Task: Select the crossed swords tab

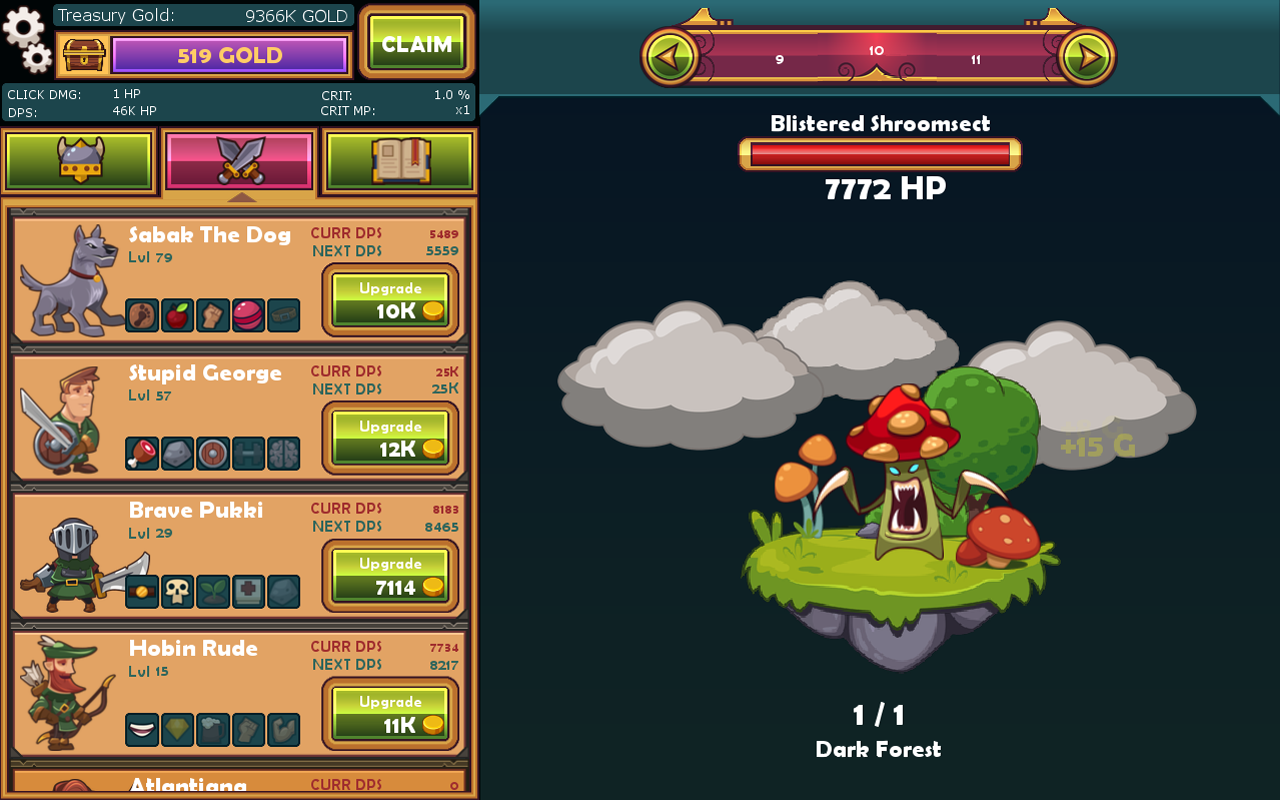Action: tap(240, 160)
